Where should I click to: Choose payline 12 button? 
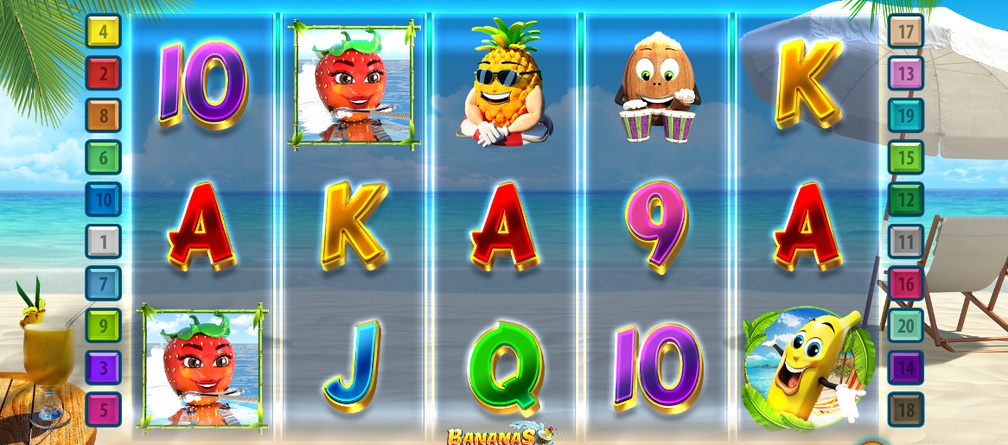point(906,199)
